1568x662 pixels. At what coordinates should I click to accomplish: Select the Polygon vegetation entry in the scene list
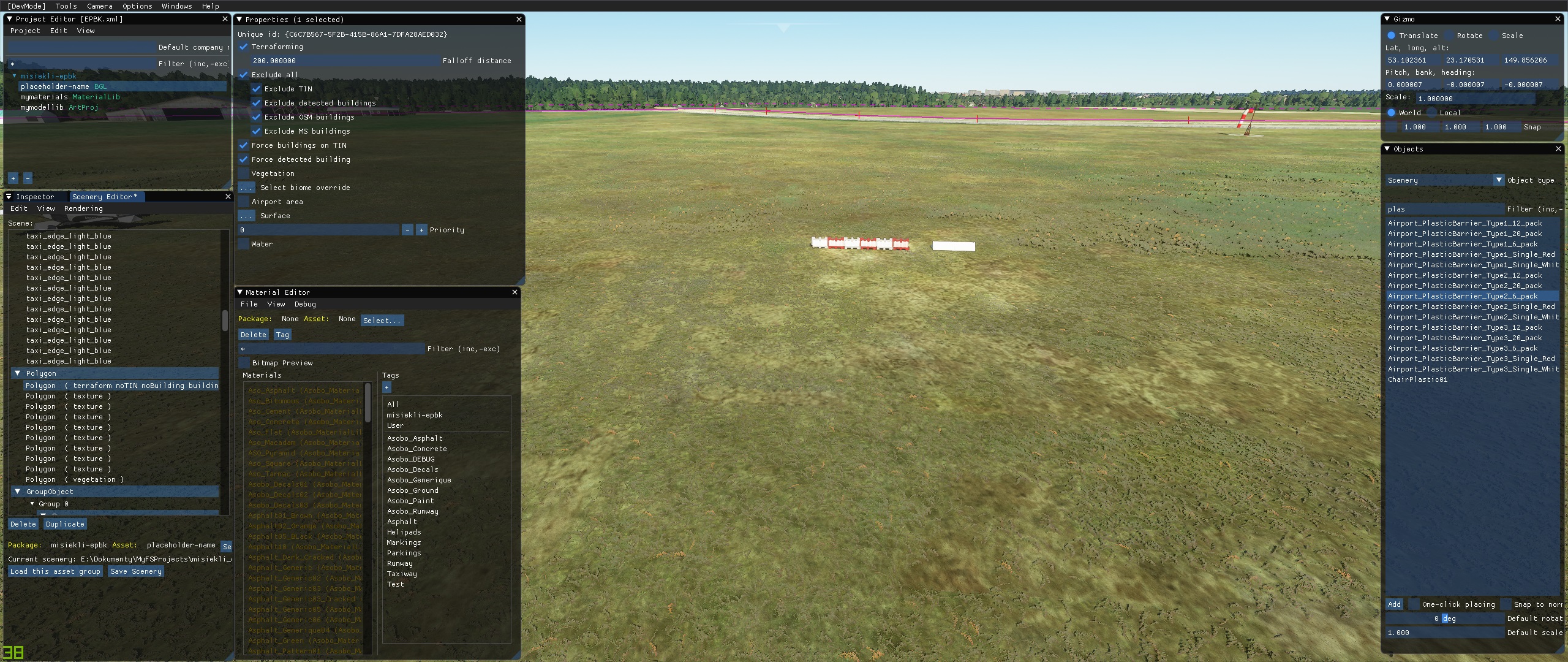[x=75, y=479]
